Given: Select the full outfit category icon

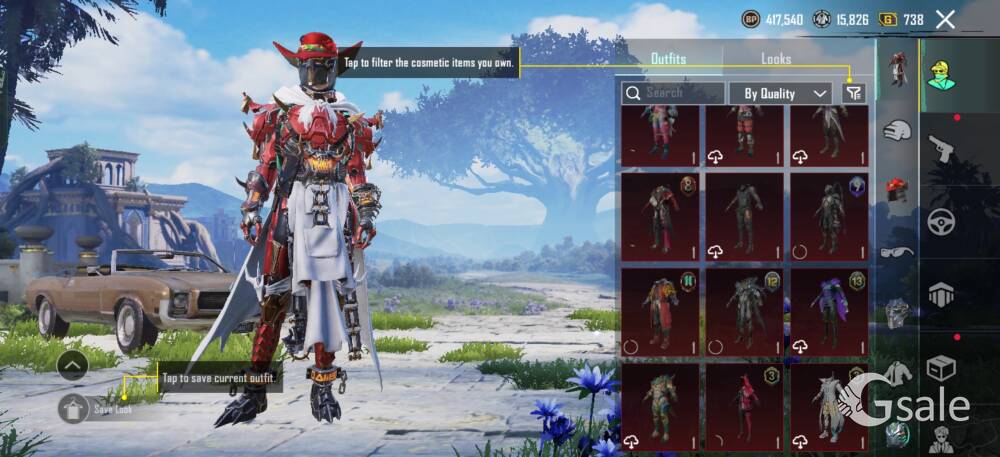Looking at the screenshot, I should click(x=897, y=69).
